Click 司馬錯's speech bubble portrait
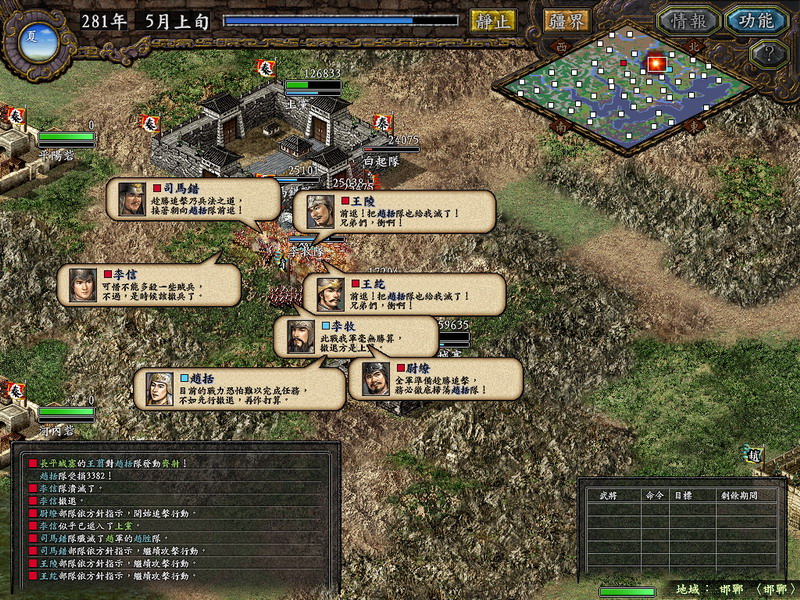800x600 pixels. coord(132,199)
